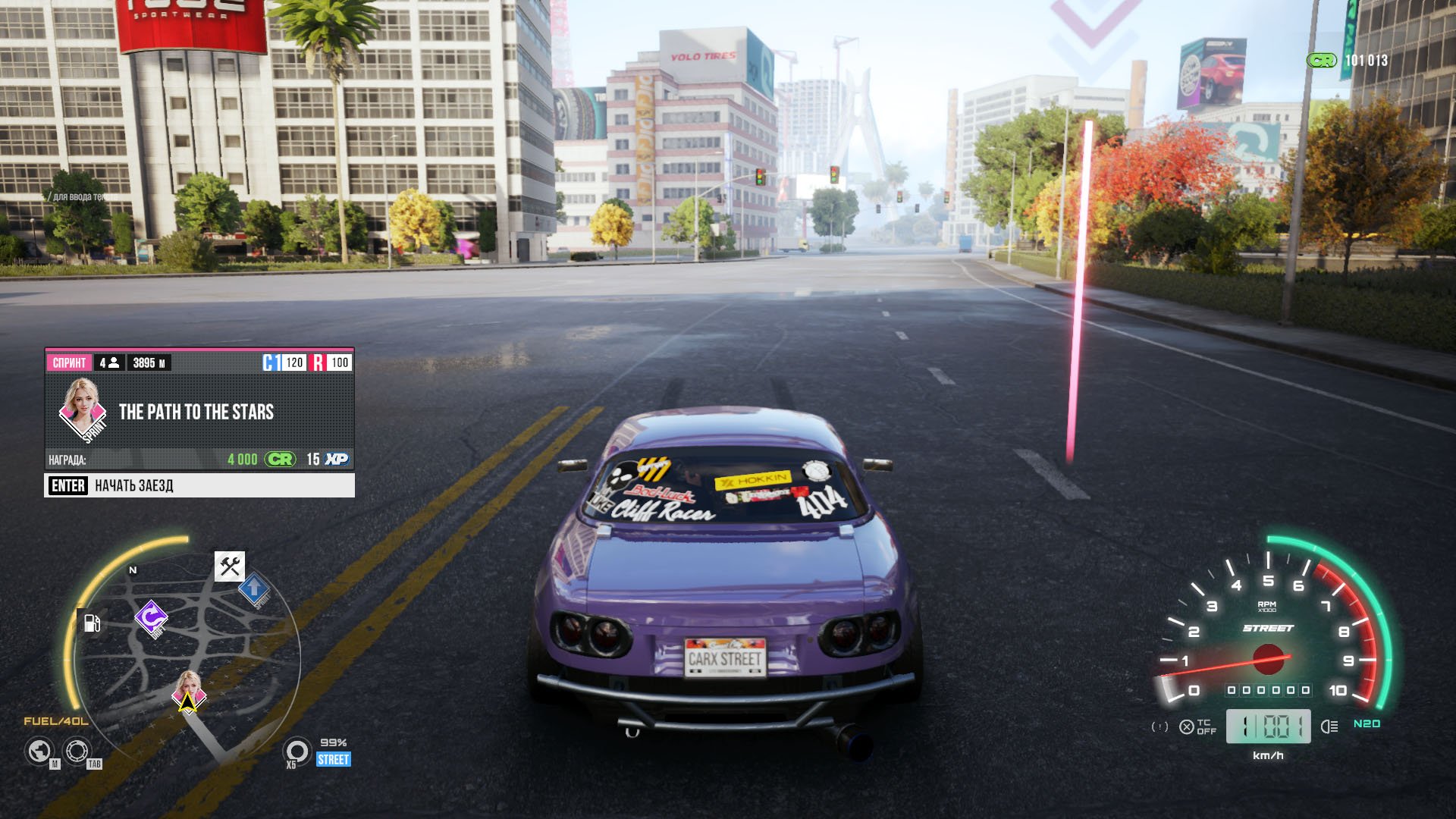Open the world map globe icon
This screenshot has height=819, width=1456.
[39, 752]
